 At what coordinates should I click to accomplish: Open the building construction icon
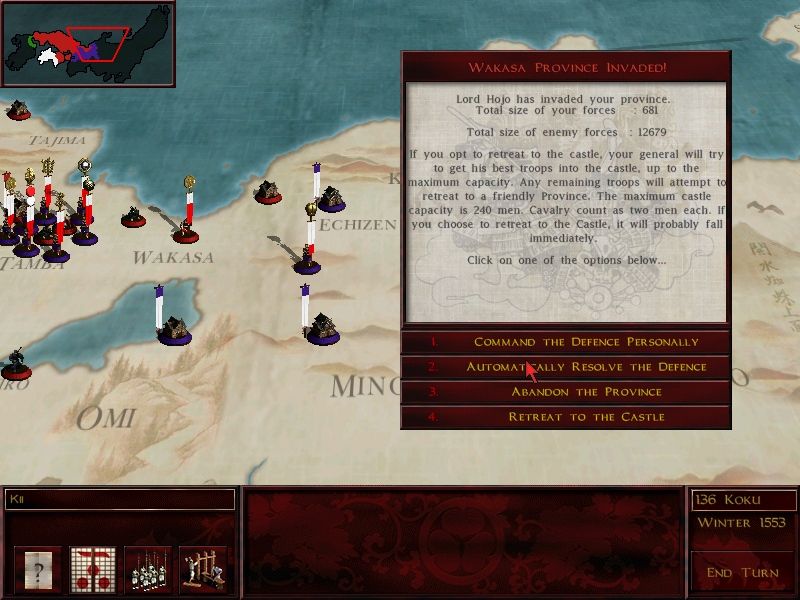(x=203, y=570)
